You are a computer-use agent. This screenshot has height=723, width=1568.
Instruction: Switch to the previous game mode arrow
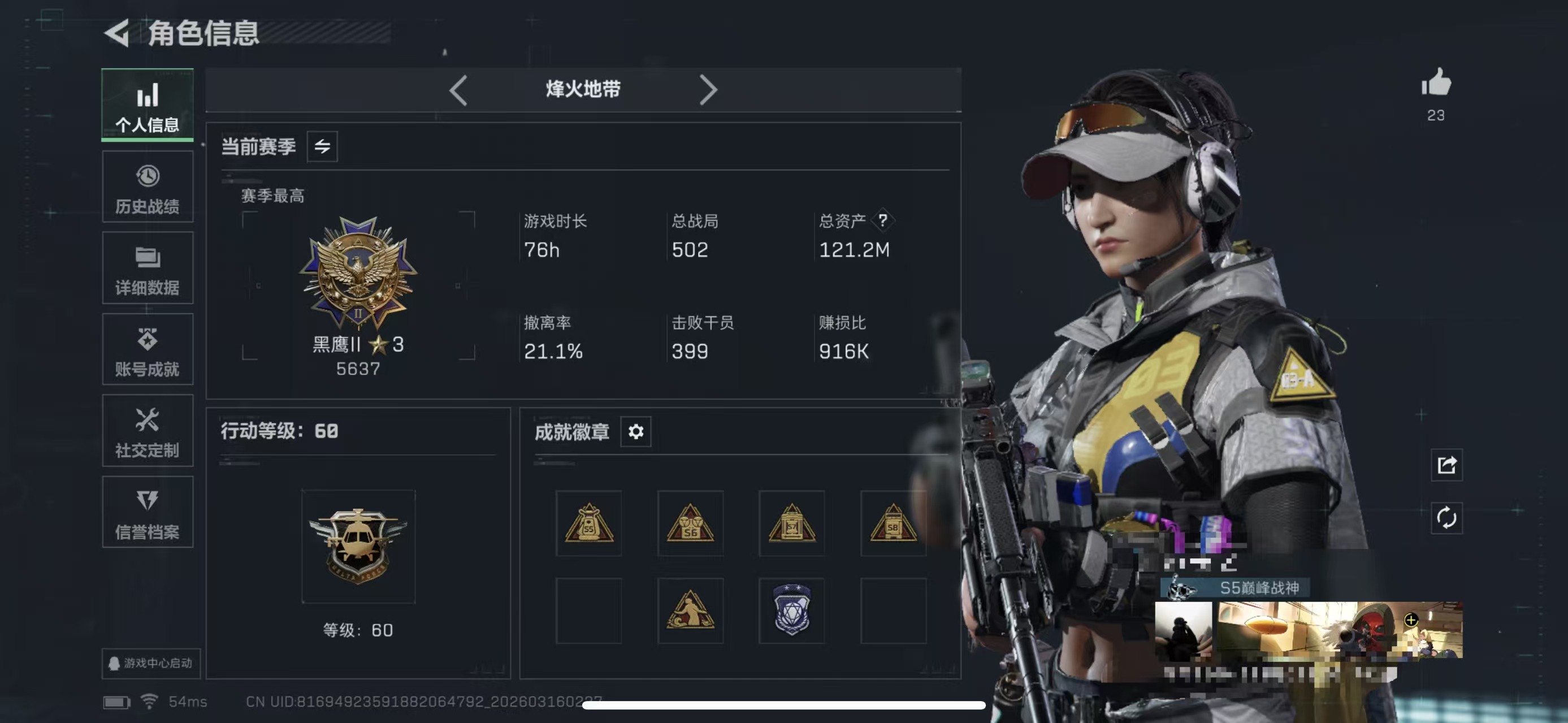(458, 90)
